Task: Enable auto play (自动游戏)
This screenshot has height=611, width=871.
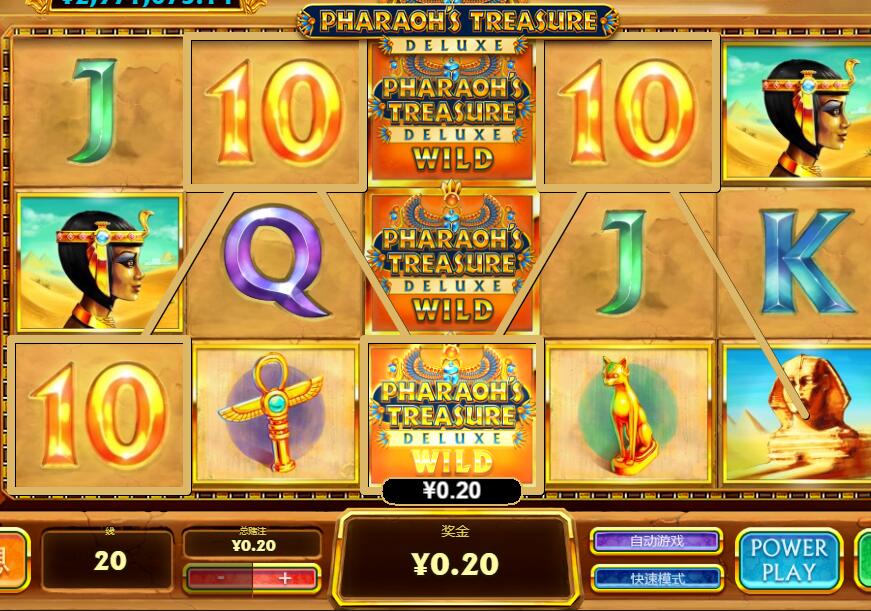Action: (x=657, y=541)
